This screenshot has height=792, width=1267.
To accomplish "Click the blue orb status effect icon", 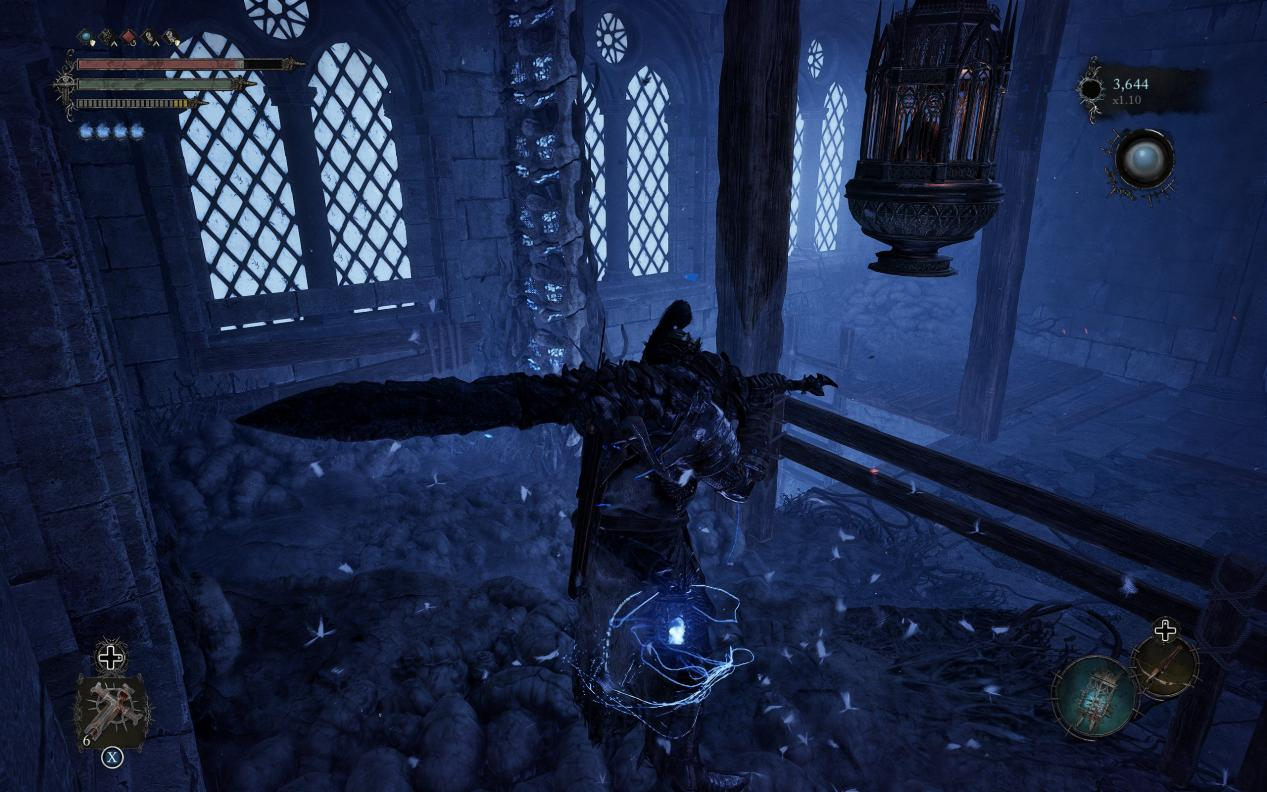I will tap(86, 37).
